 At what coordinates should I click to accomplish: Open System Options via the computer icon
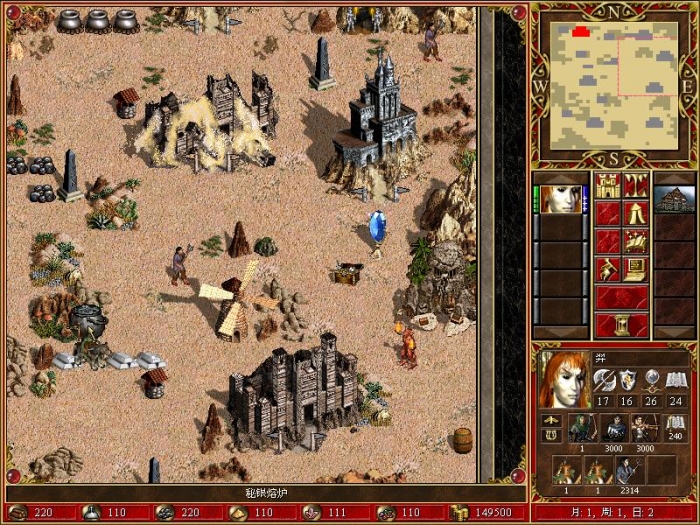coord(636,269)
